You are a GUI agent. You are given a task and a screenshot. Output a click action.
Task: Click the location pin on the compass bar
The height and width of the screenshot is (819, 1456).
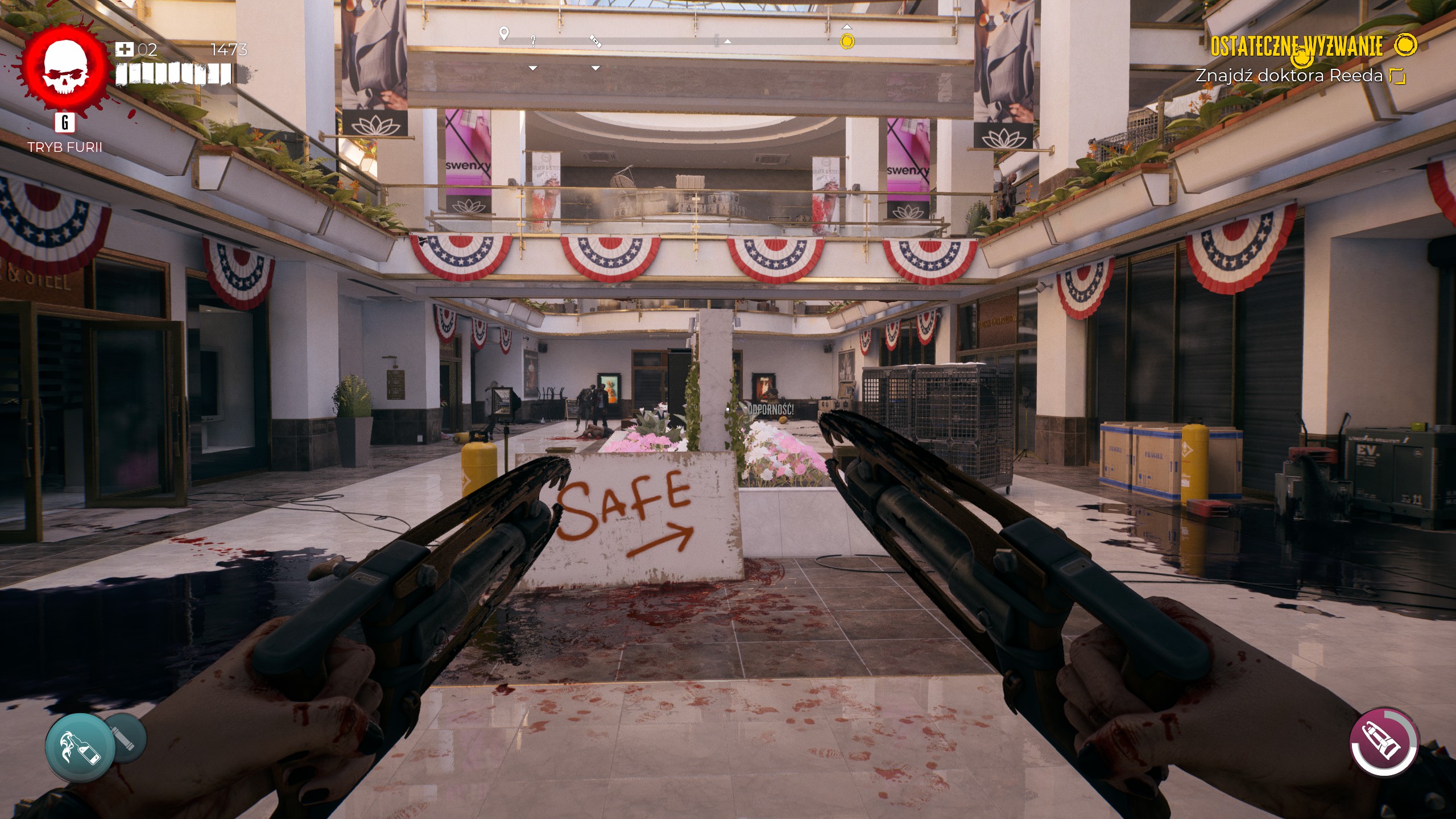coord(504,33)
